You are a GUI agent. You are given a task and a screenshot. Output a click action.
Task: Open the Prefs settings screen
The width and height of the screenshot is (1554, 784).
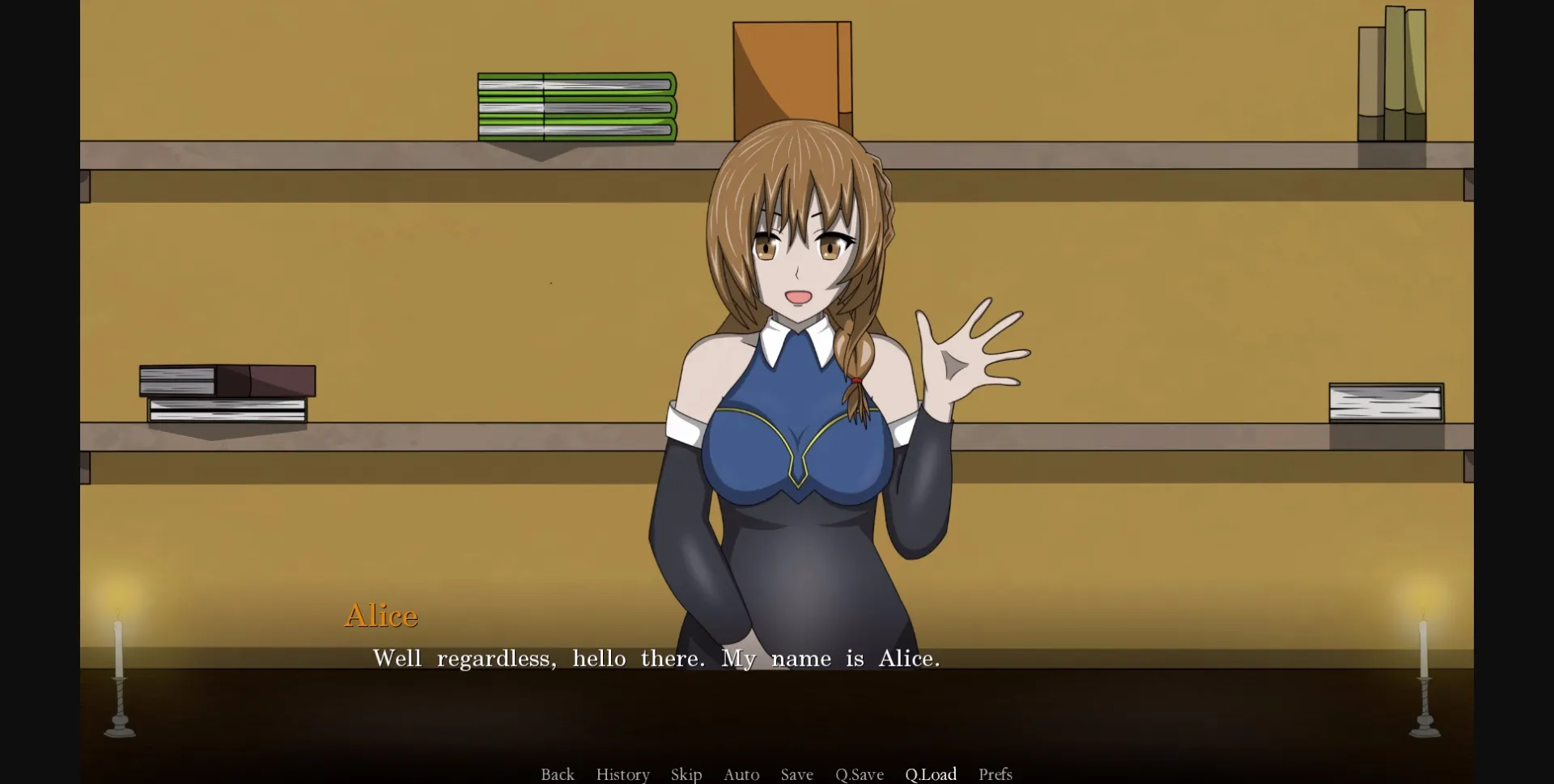click(995, 774)
